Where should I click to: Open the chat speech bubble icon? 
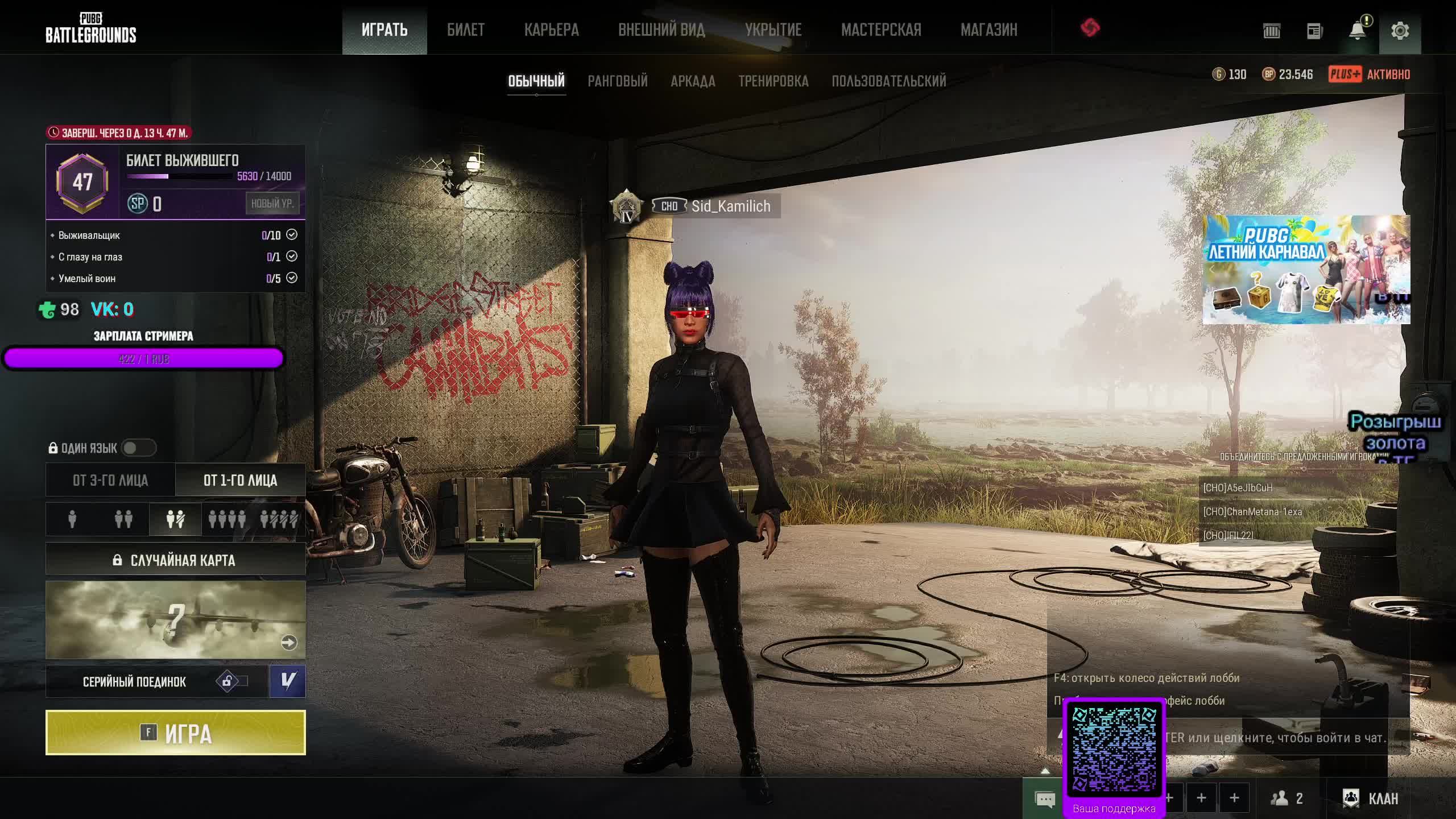click(1045, 799)
